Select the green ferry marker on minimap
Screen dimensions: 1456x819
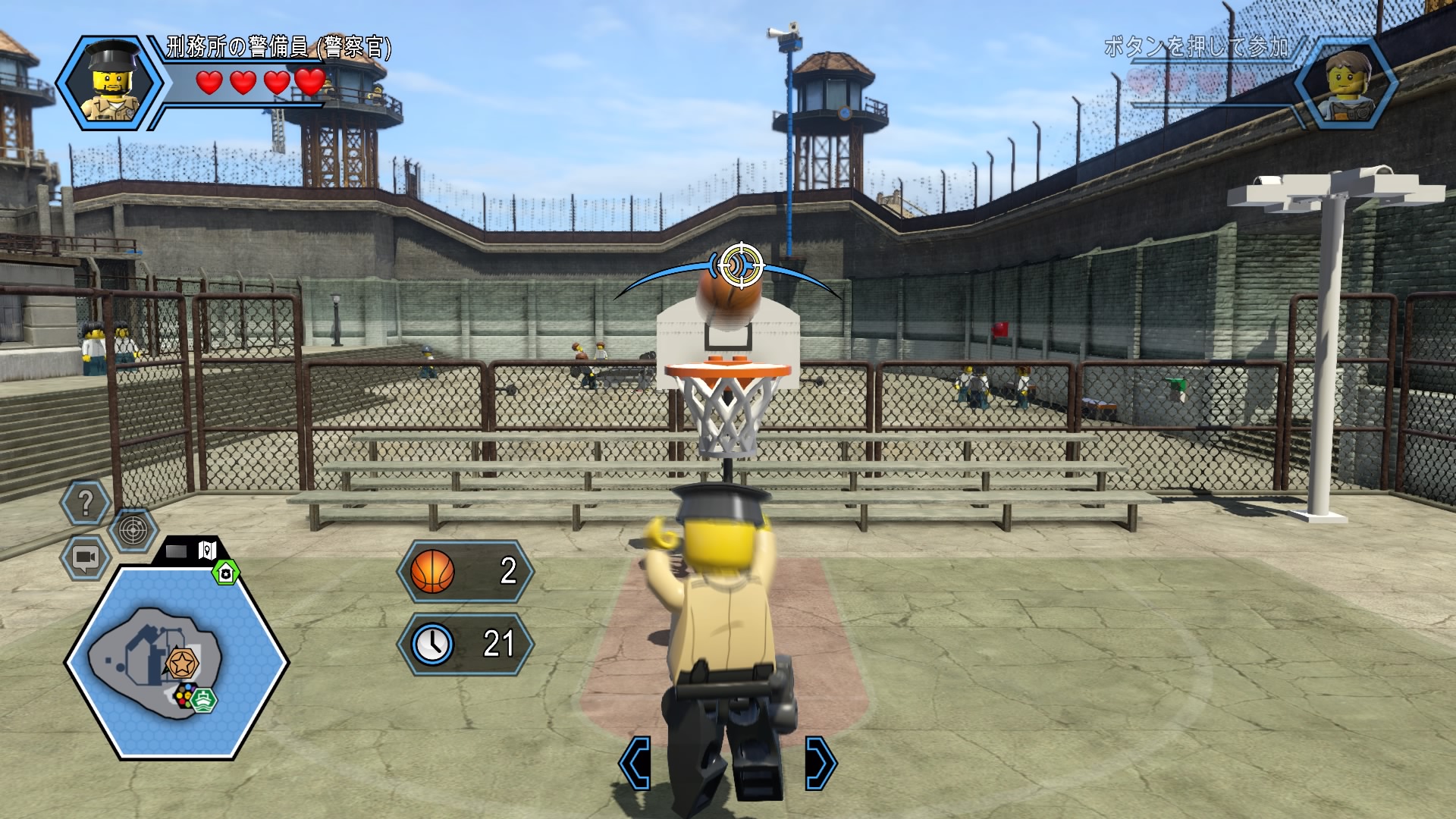click(x=205, y=698)
